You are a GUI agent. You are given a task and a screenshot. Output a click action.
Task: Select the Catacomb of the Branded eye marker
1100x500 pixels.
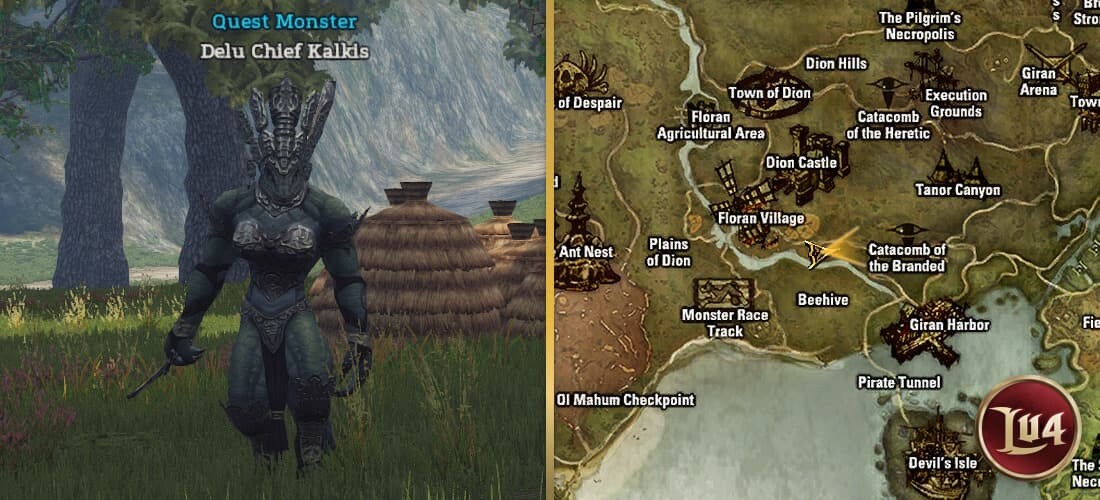(906, 229)
